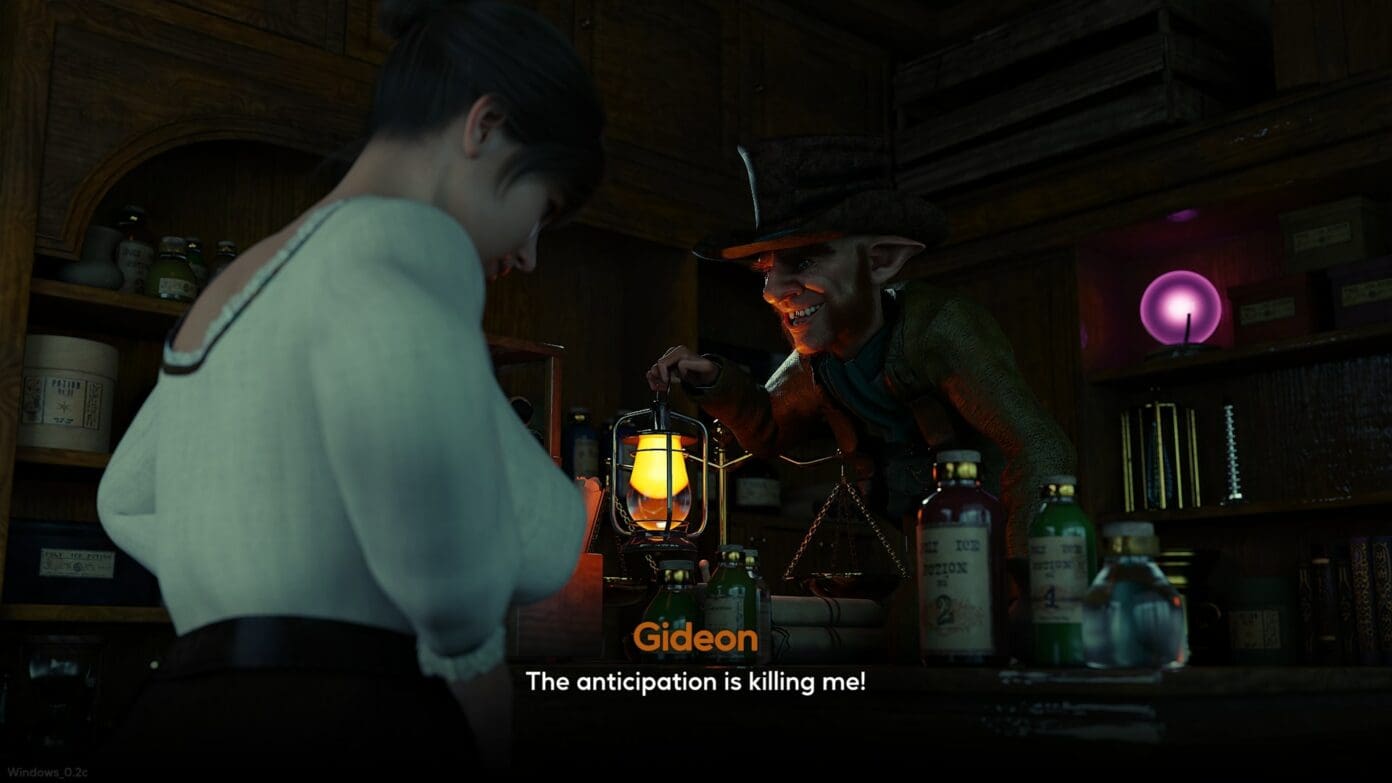Click the Gideon speaker name label
This screenshot has width=1392, height=783.
click(697, 637)
